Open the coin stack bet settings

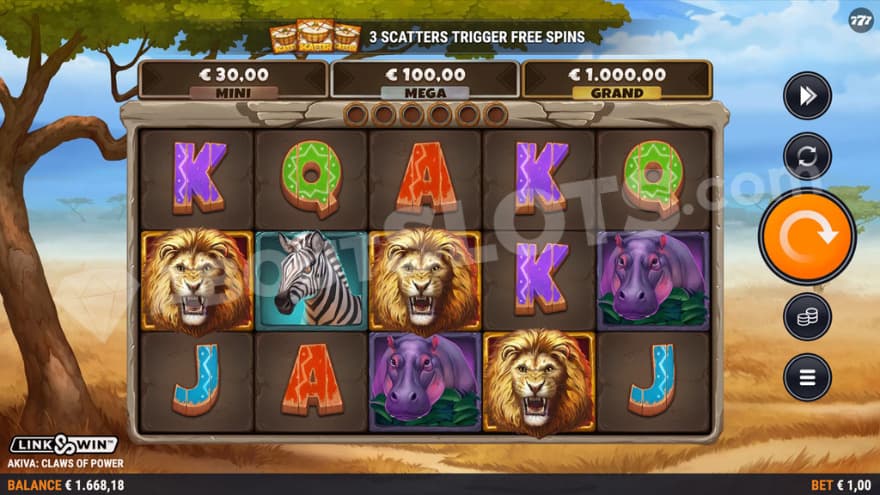click(x=807, y=317)
